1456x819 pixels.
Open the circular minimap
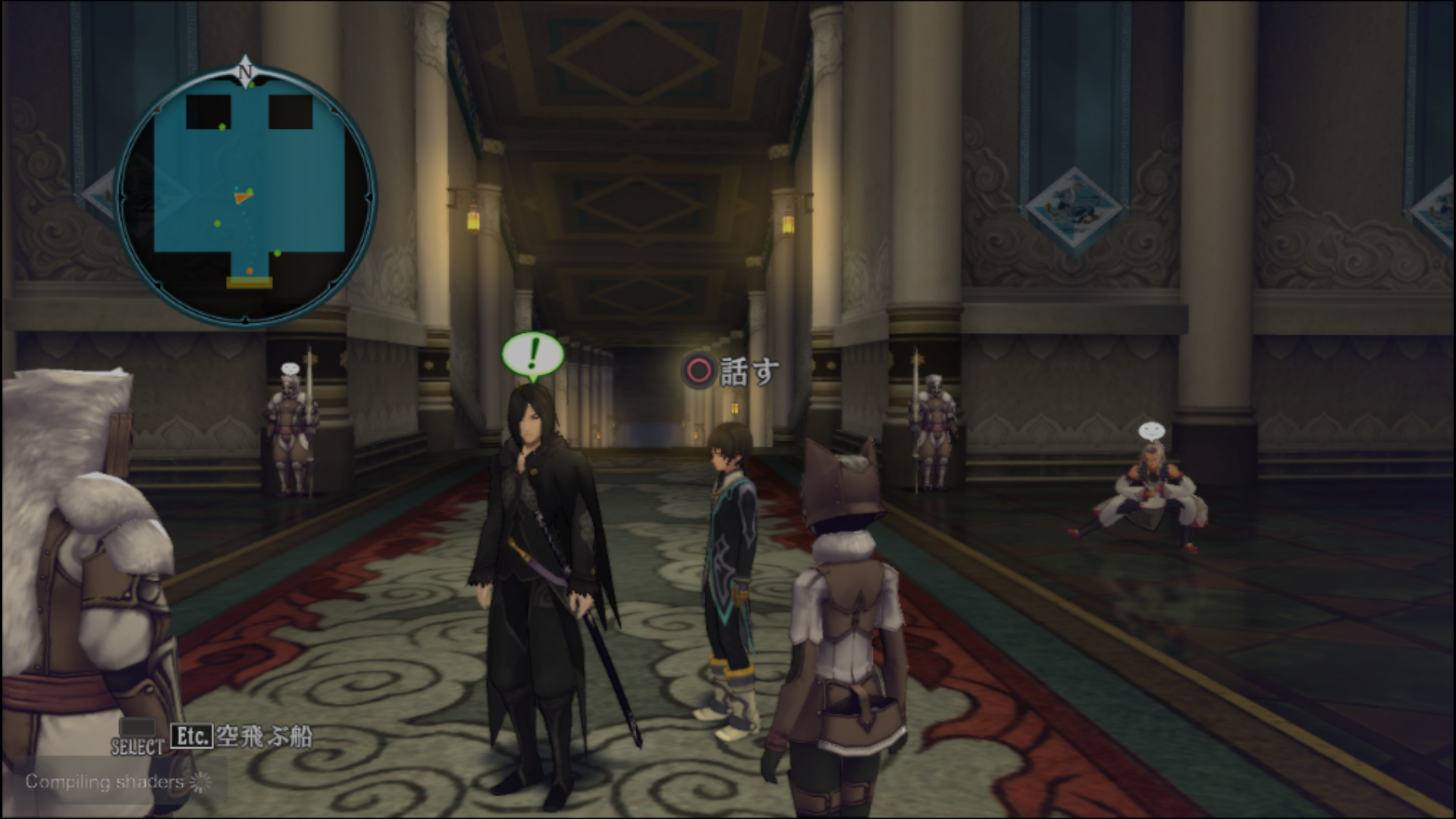click(246, 197)
